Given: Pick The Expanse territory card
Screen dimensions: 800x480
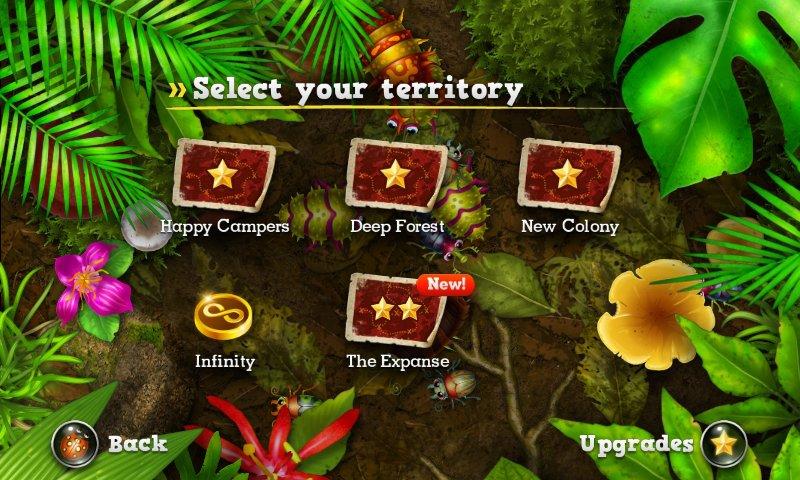Looking at the screenshot, I should click(396, 310).
